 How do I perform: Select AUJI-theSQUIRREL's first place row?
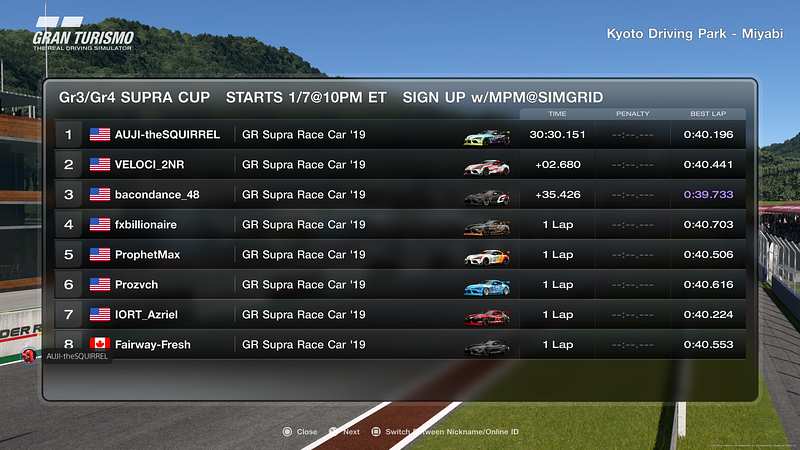400,135
